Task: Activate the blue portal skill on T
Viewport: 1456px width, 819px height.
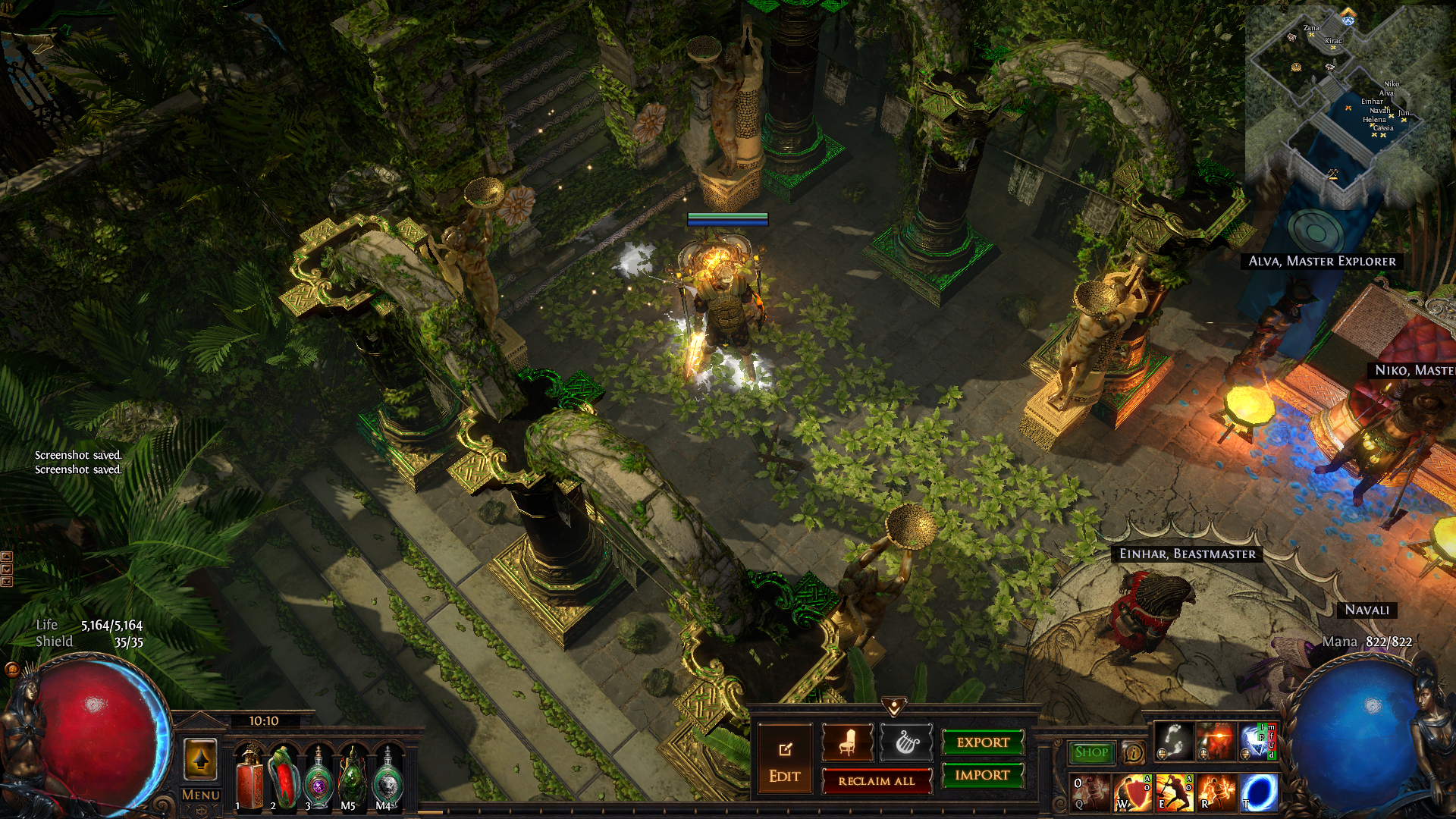Action: 1259,793
